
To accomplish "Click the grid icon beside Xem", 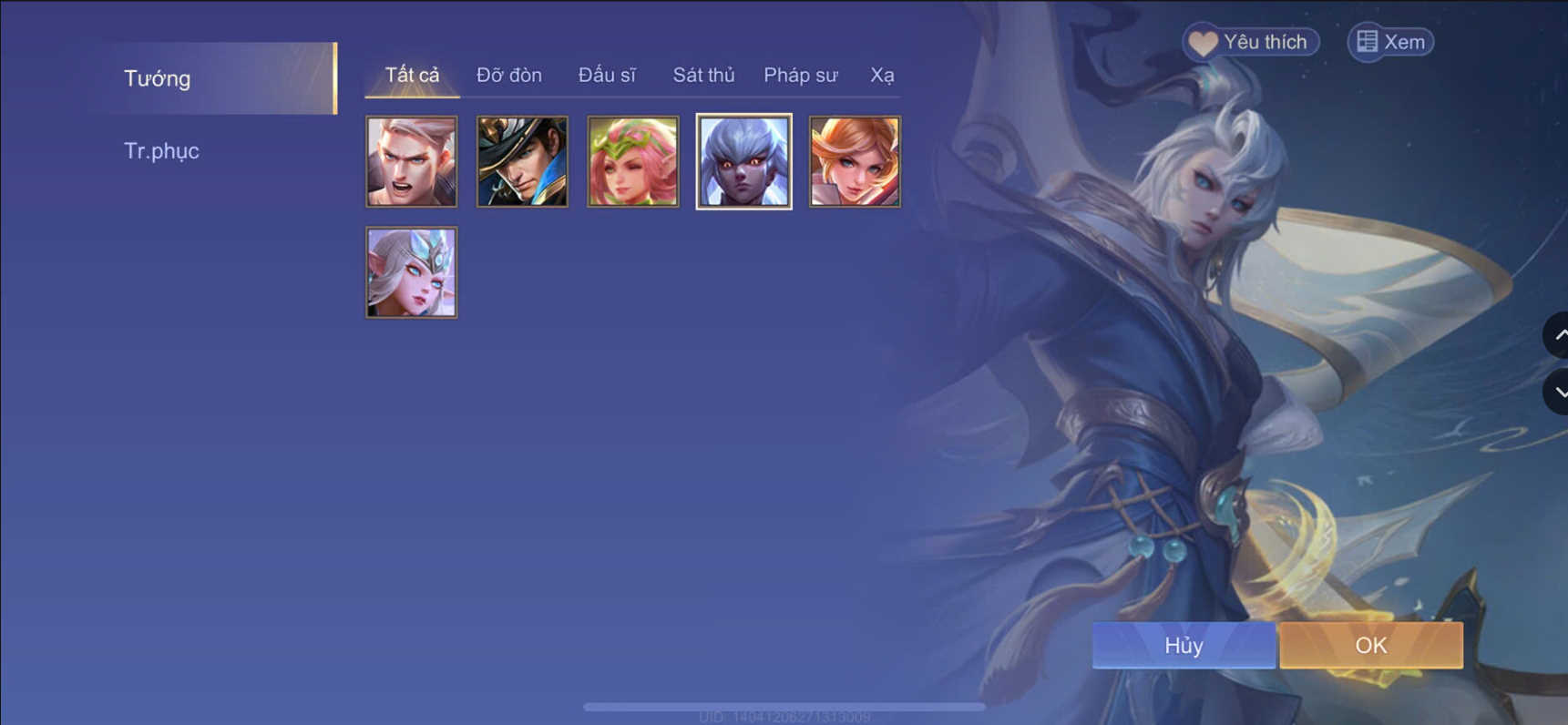I will coord(1366,42).
